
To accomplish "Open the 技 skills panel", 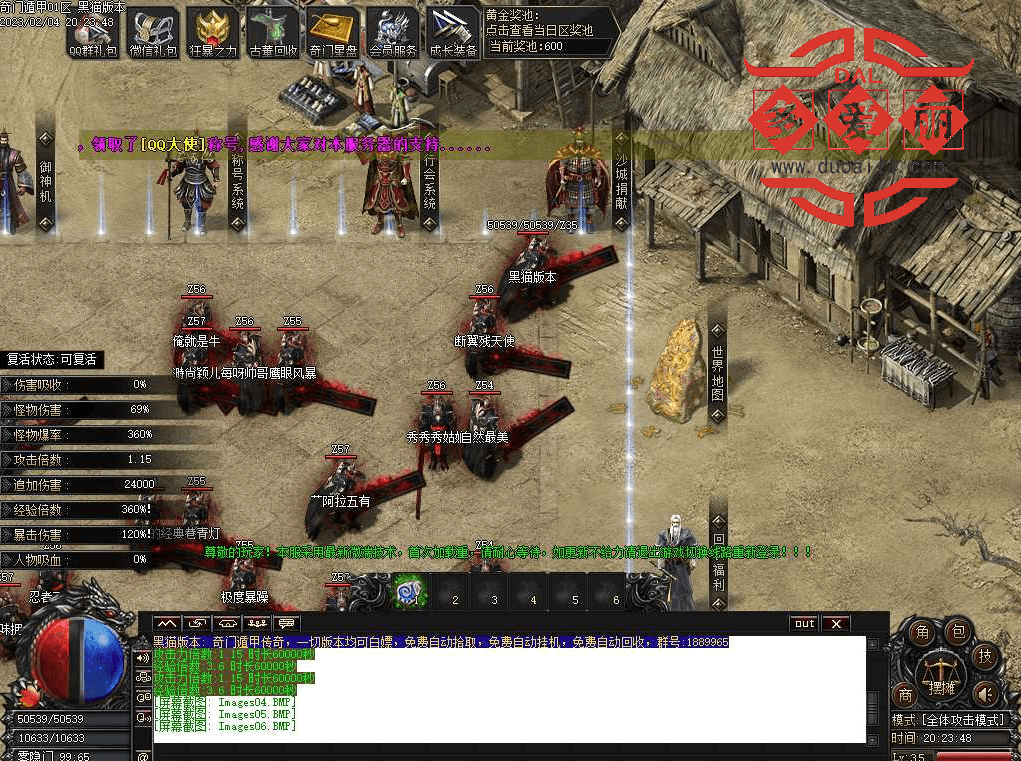I will tap(984, 656).
